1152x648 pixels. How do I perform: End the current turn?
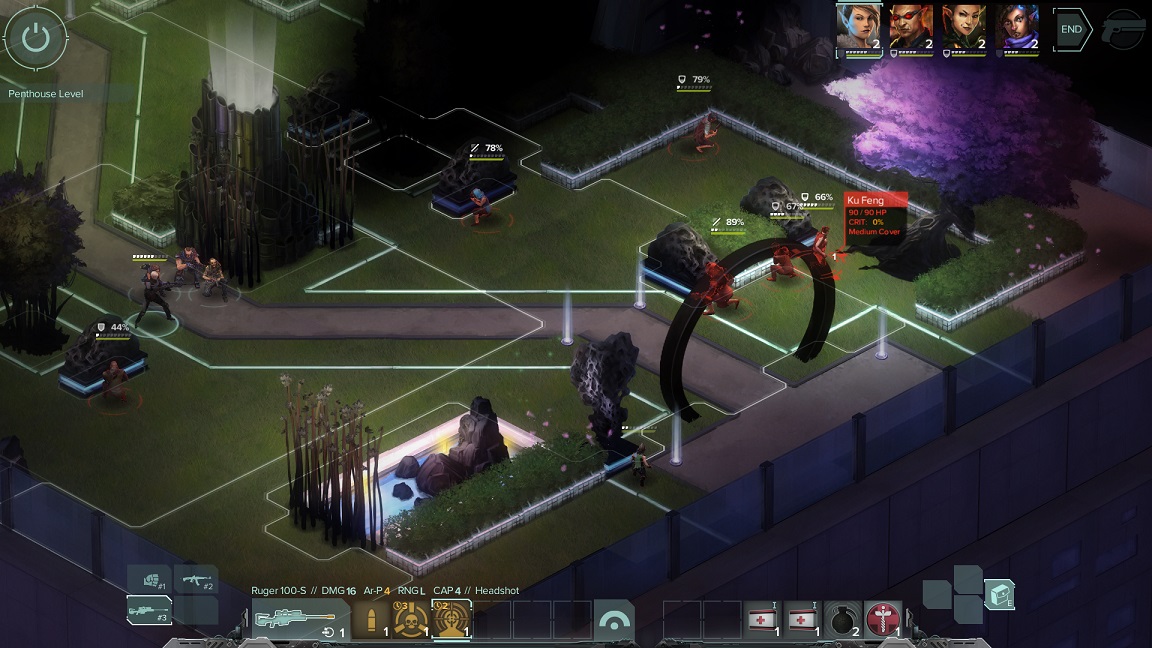1071,30
